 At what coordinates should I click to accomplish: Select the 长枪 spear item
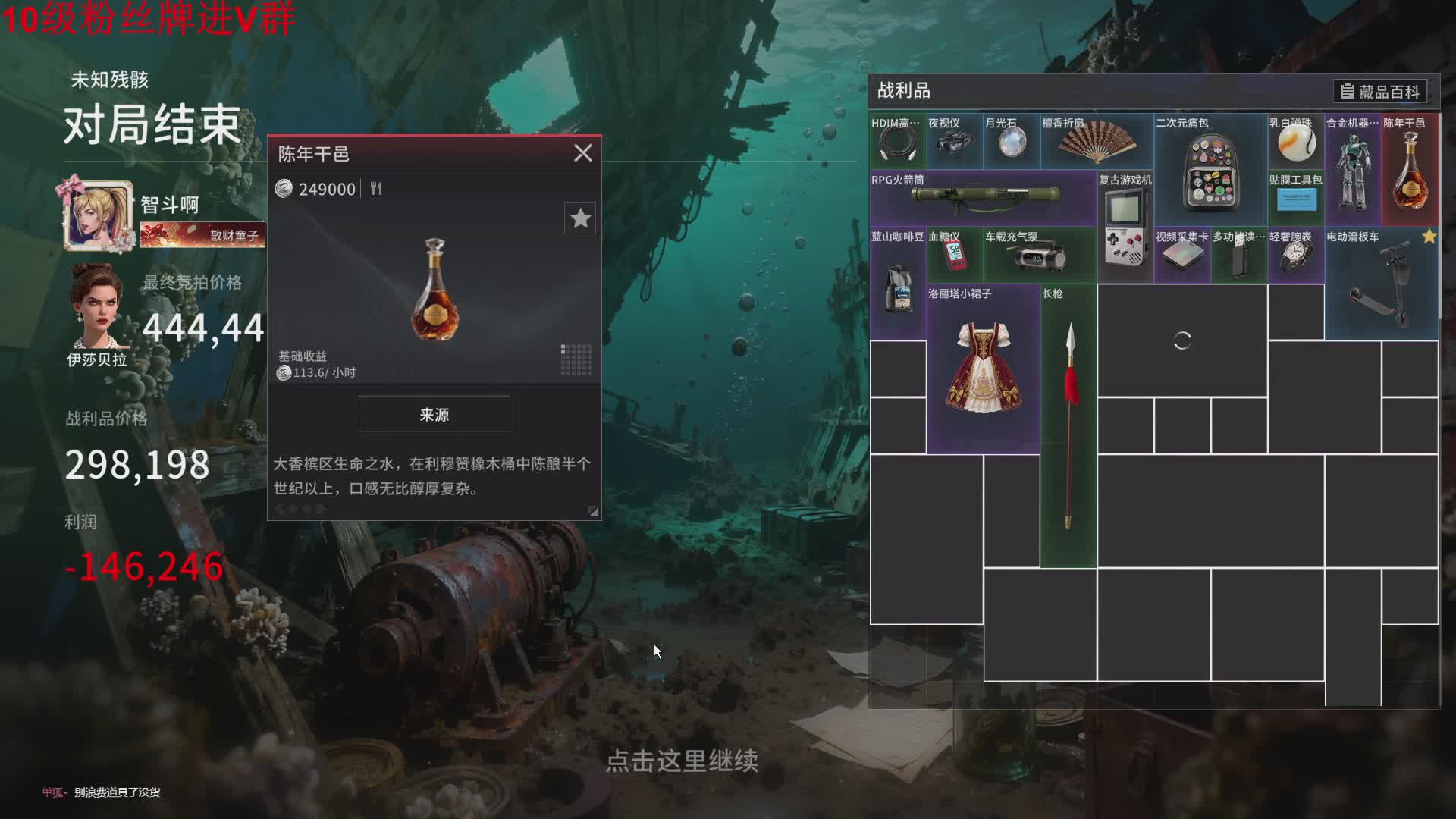coord(1068,426)
